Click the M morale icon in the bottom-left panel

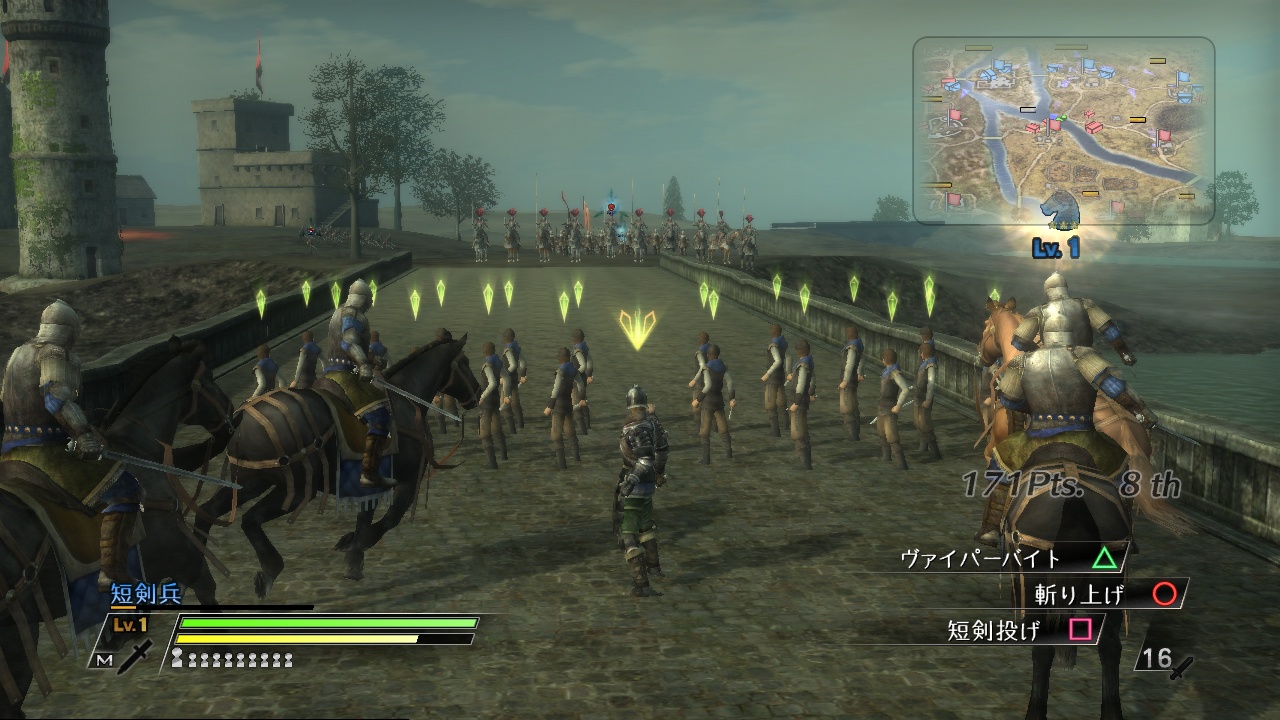point(103,660)
